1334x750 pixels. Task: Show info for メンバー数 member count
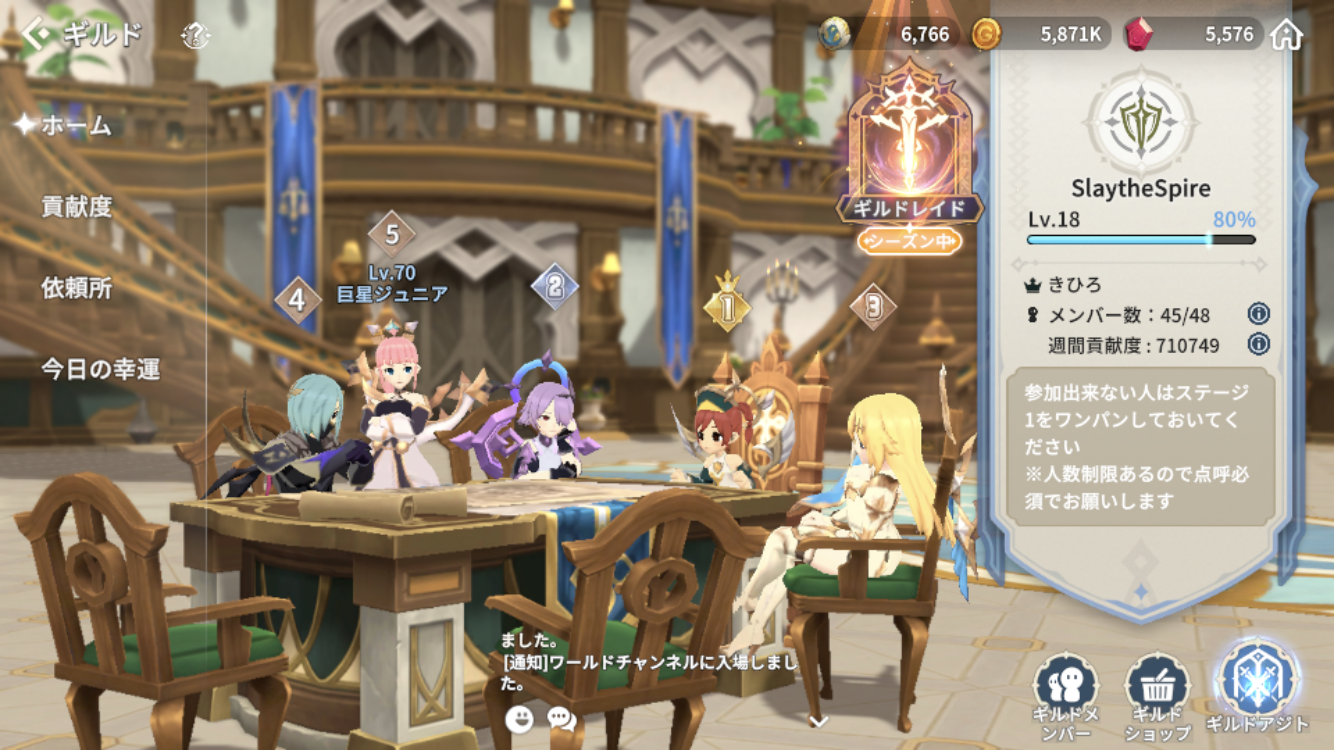[1258, 314]
